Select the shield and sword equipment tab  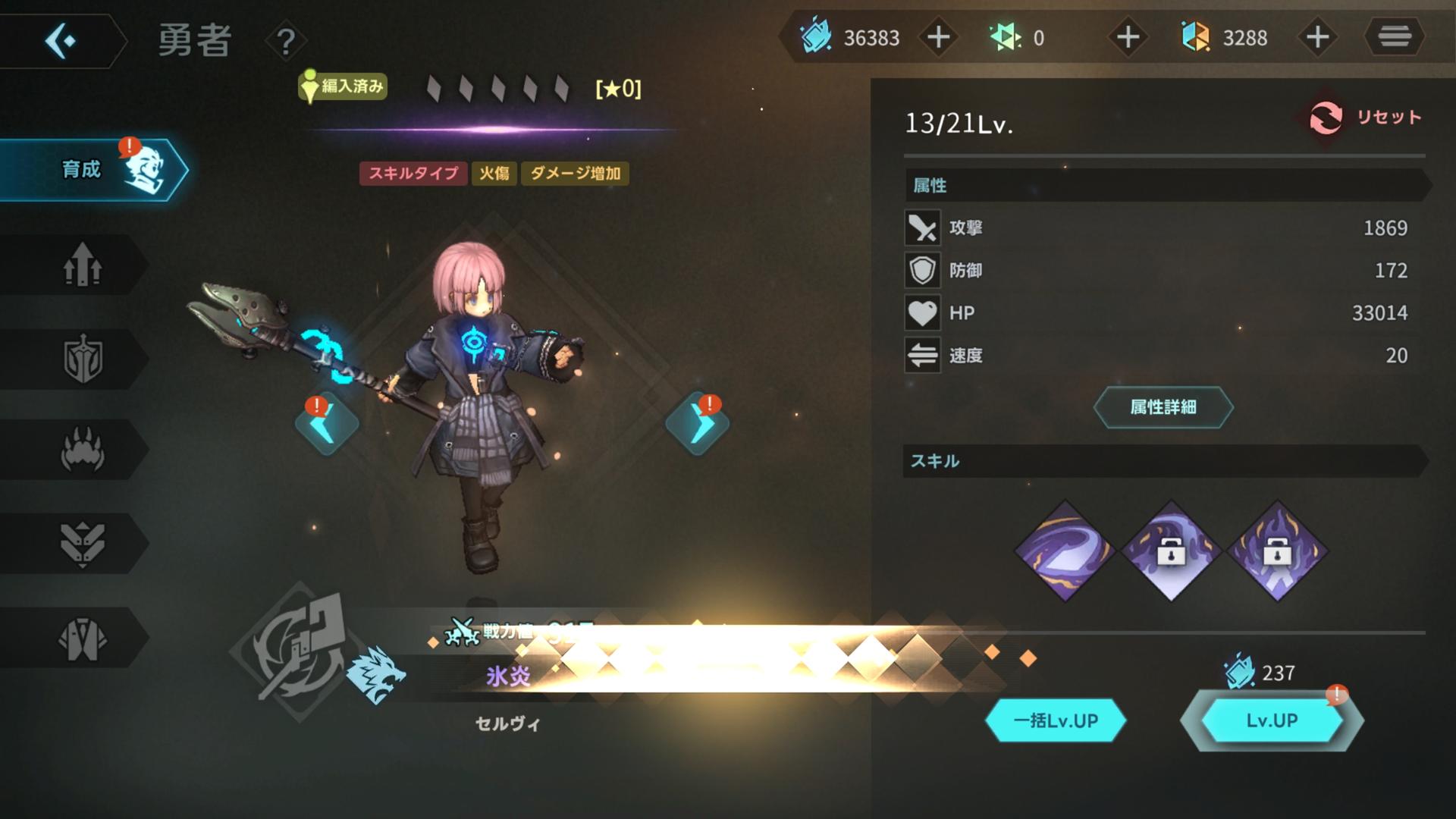pyautogui.click(x=82, y=359)
